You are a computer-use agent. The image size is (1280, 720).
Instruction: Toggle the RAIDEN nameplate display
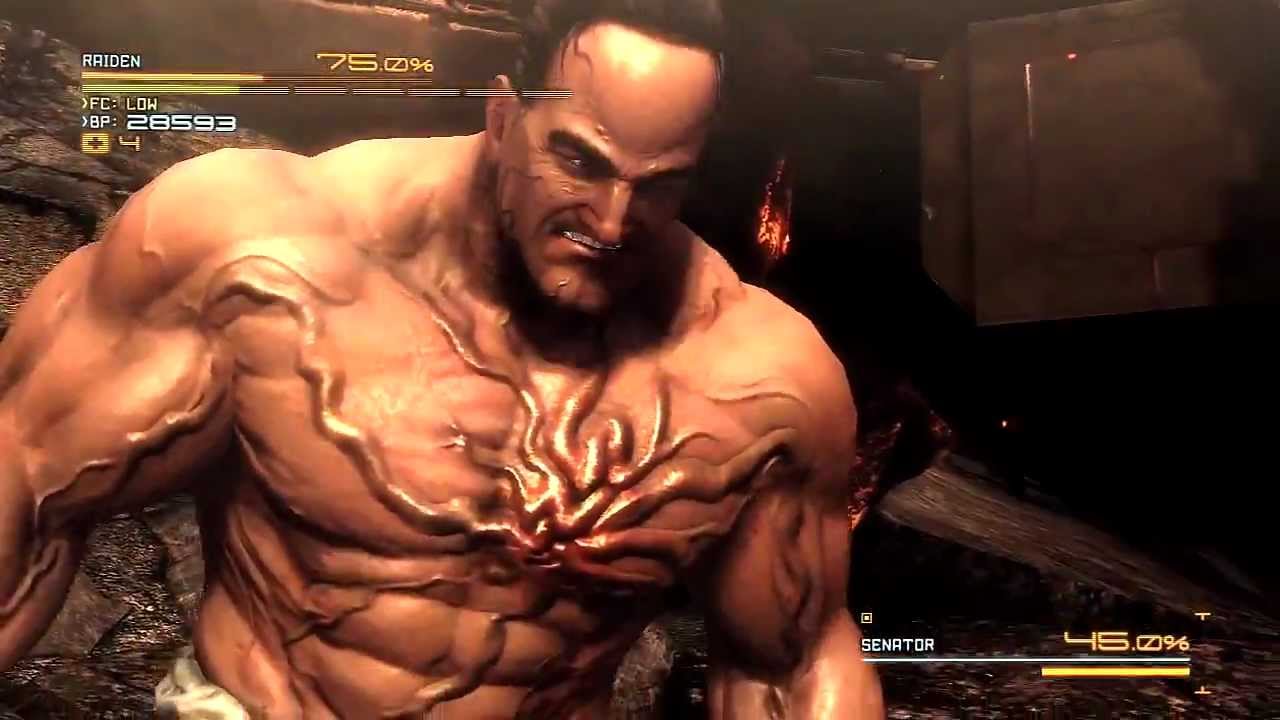click(112, 61)
